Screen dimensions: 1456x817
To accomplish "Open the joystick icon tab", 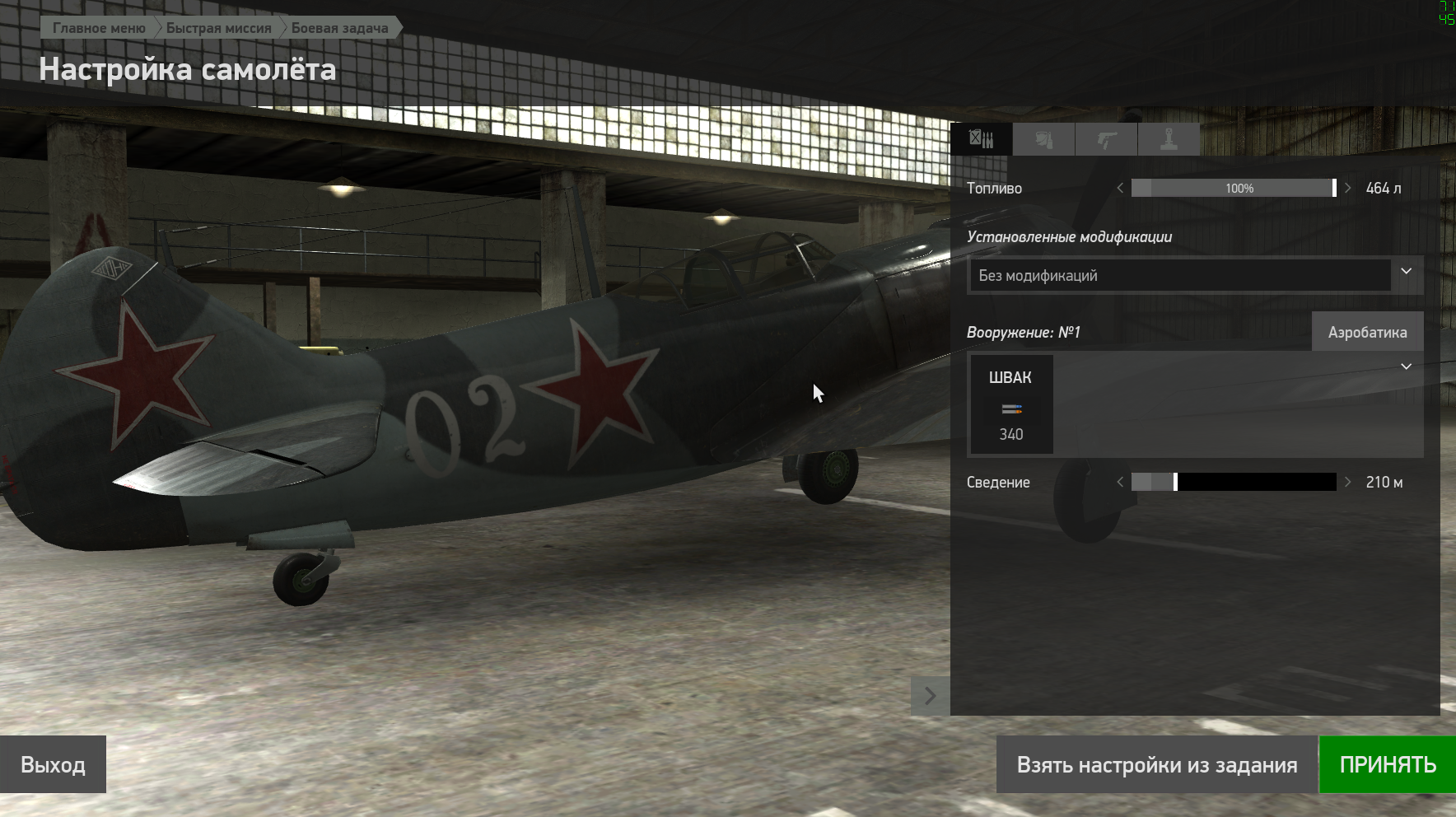I will tap(1169, 139).
